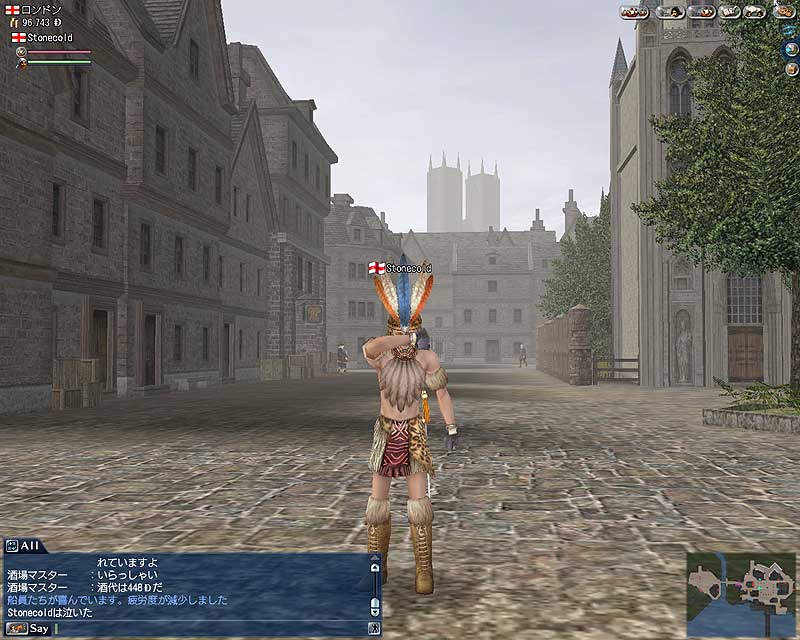This screenshot has height=640, width=800.
Task: Open the chat filter tab labeled All
Action: [22, 545]
